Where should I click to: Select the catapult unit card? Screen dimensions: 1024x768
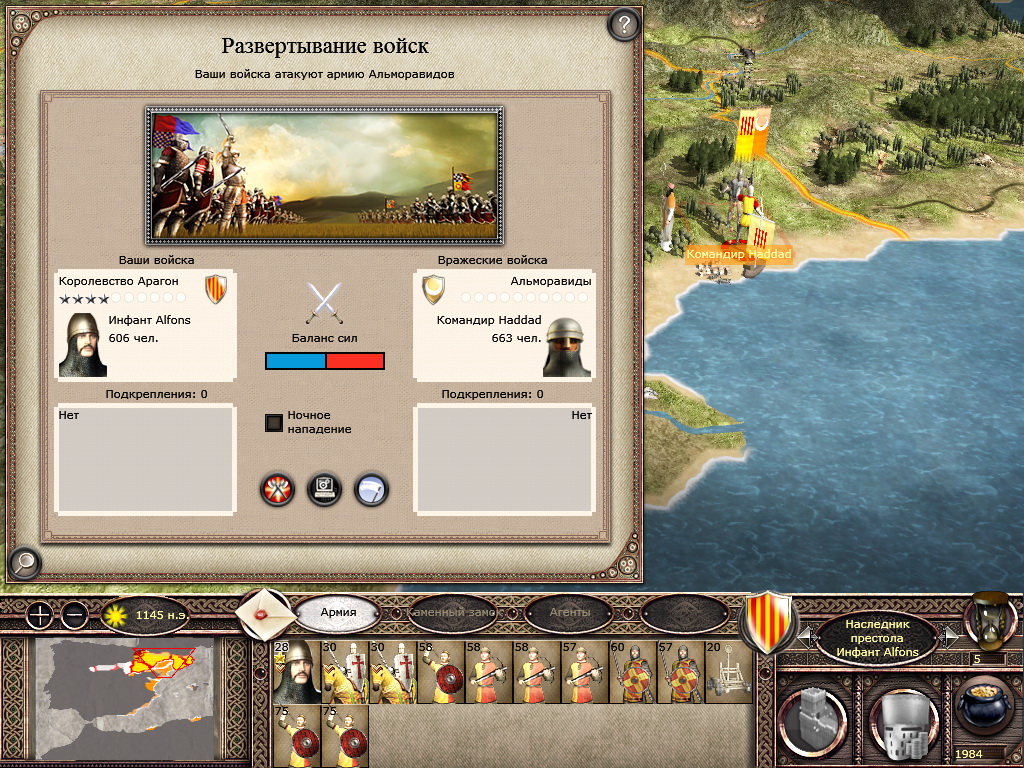(728, 672)
